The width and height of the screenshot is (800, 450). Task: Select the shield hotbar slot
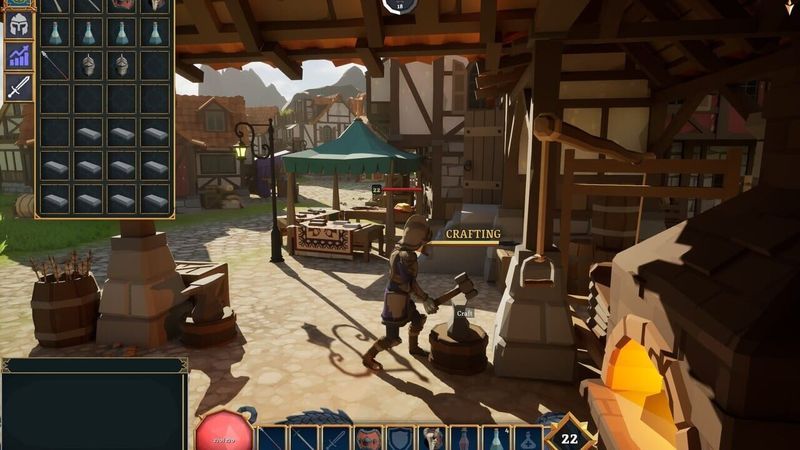400,438
